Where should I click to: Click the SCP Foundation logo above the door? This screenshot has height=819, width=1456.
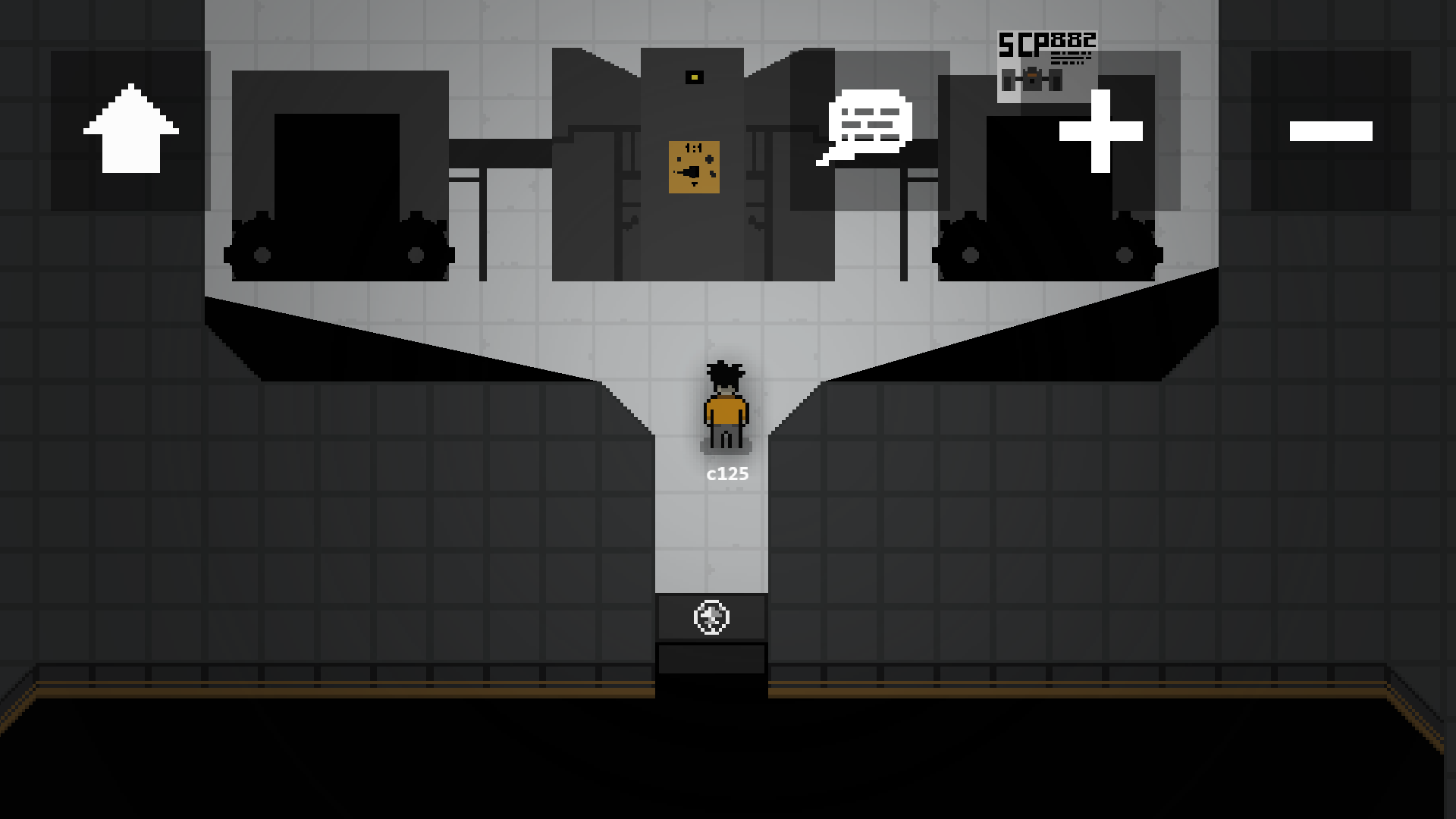point(711,618)
